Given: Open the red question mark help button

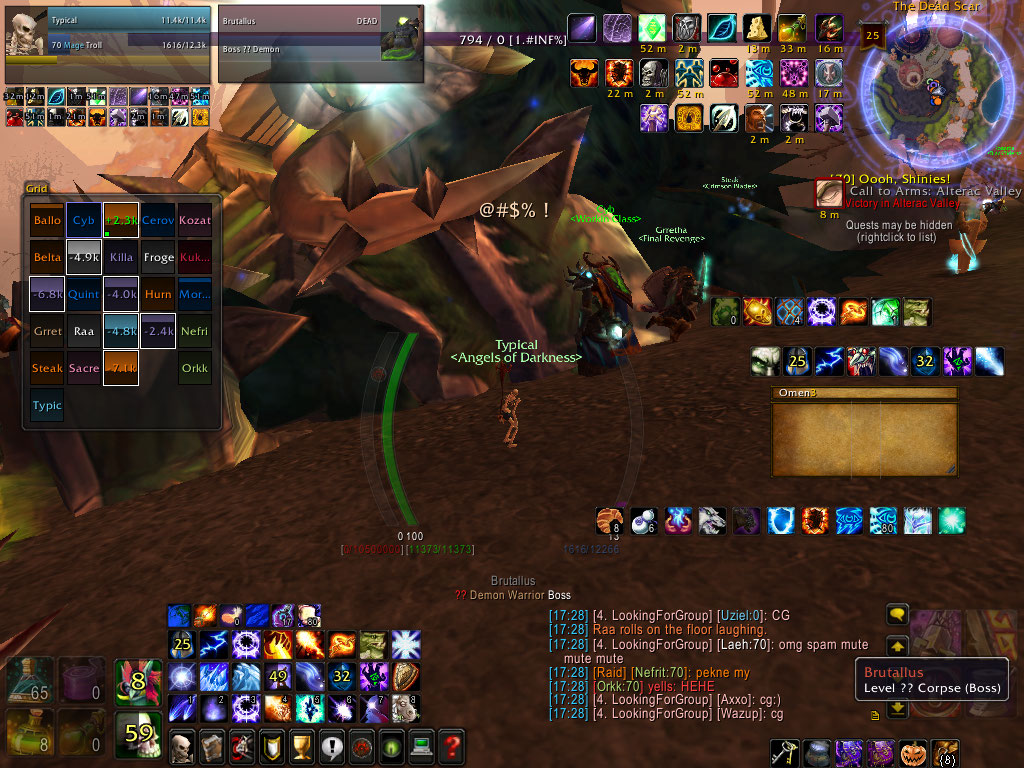Looking at the screenshot, I should [x=452, y=745].
